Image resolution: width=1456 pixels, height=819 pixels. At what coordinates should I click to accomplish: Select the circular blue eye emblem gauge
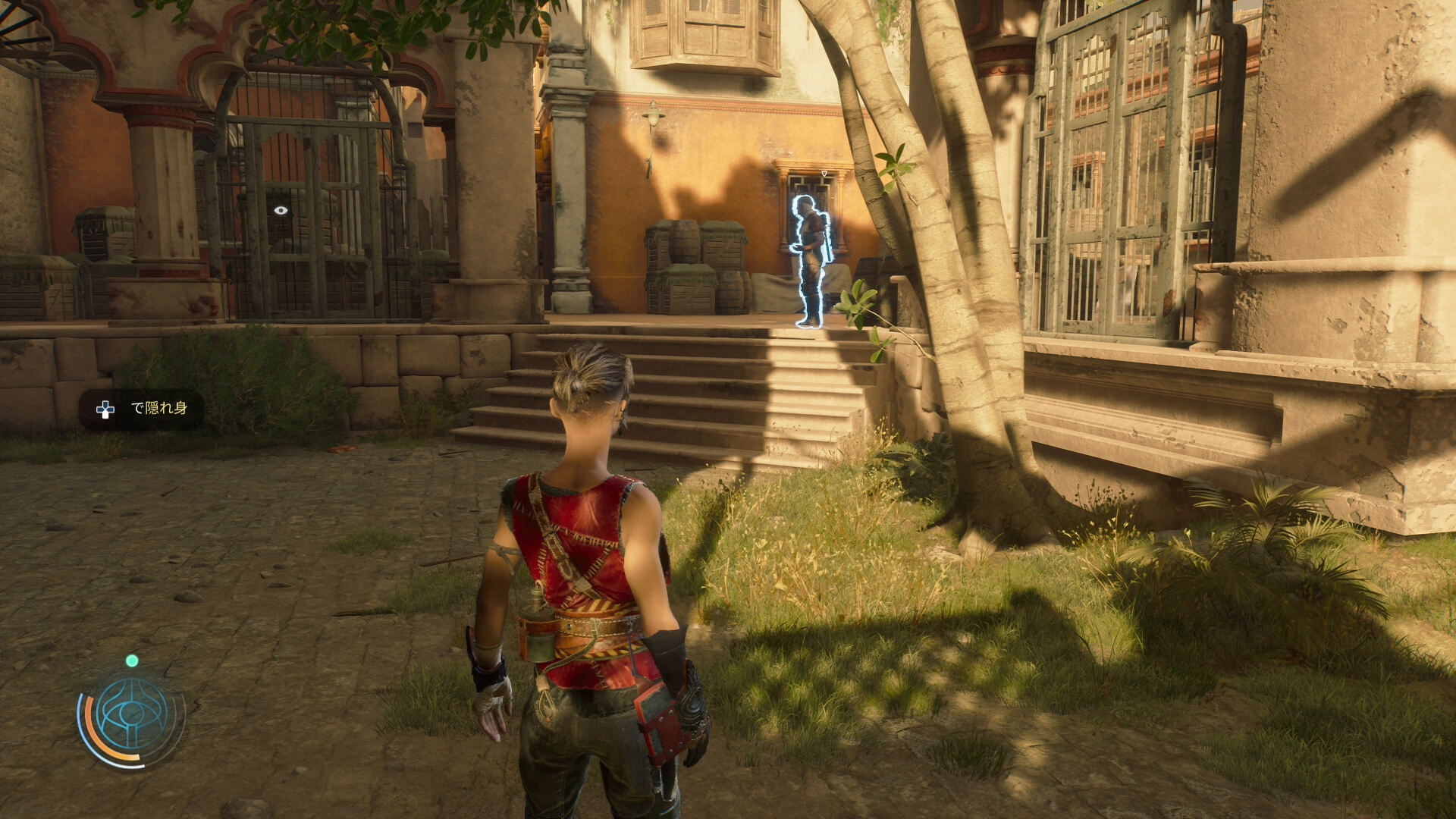click(132, 715)
